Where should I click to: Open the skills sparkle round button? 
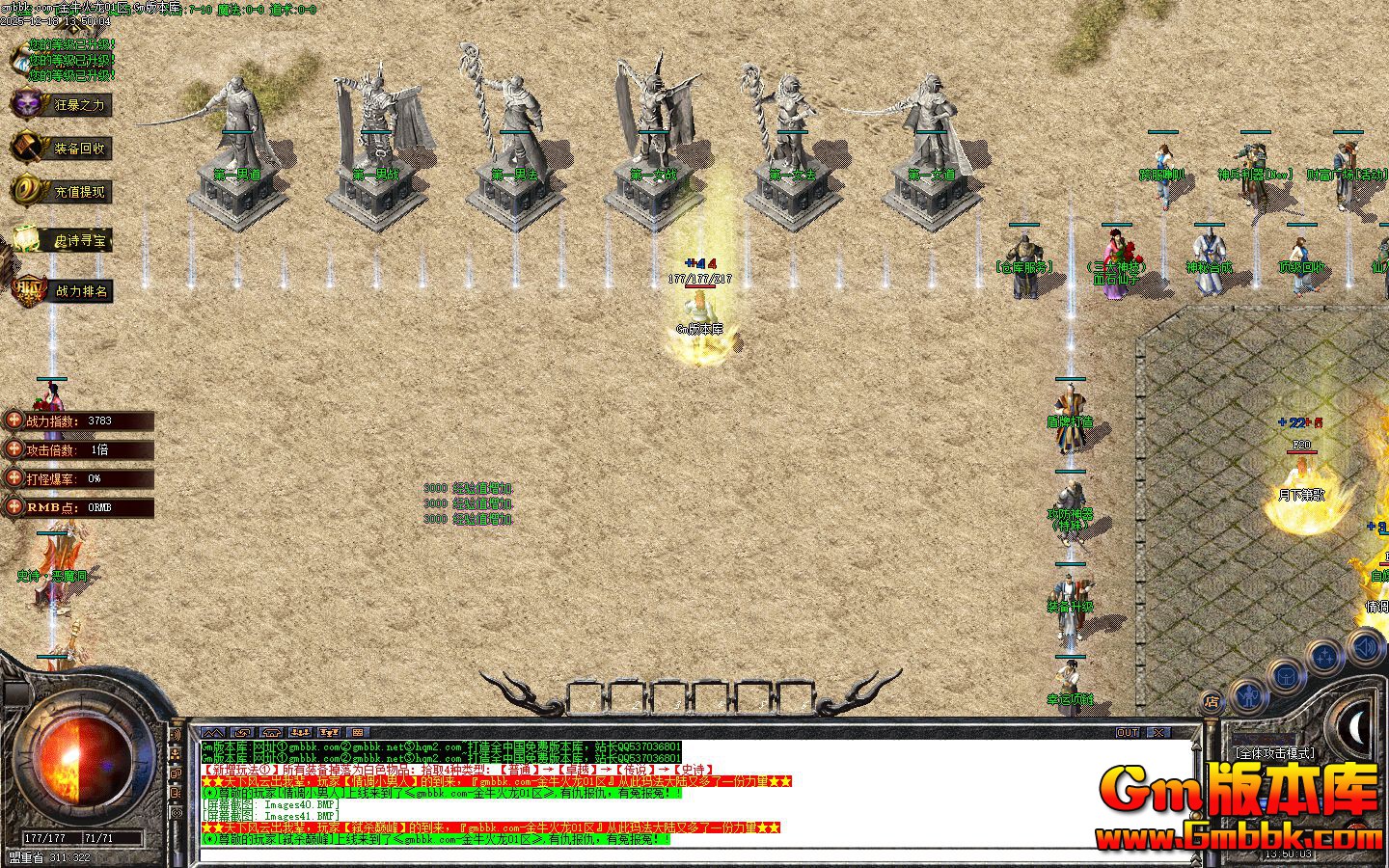point(1326,657)
